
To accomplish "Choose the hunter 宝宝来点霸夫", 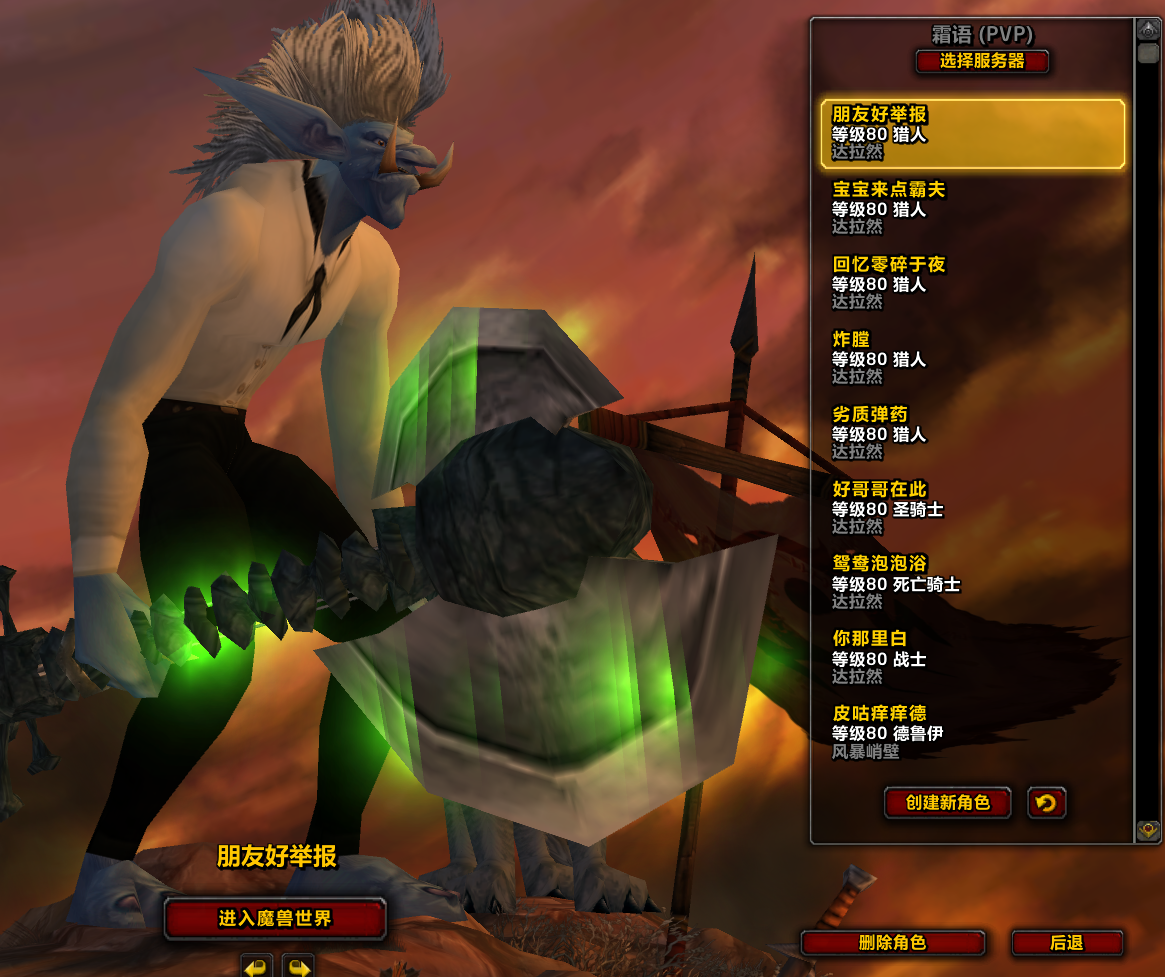I will [972, 208].
